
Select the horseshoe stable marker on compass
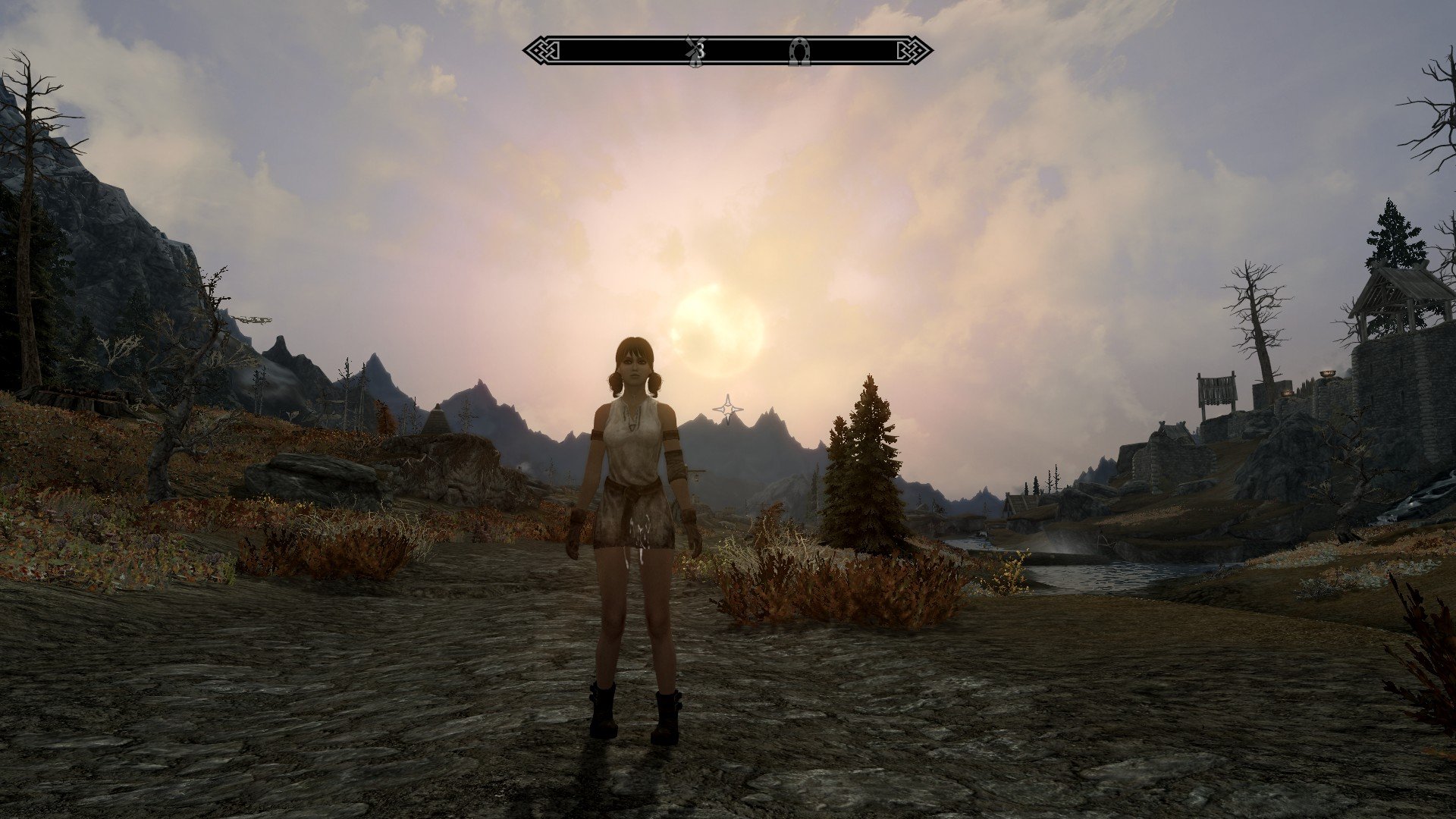[799, 52]
